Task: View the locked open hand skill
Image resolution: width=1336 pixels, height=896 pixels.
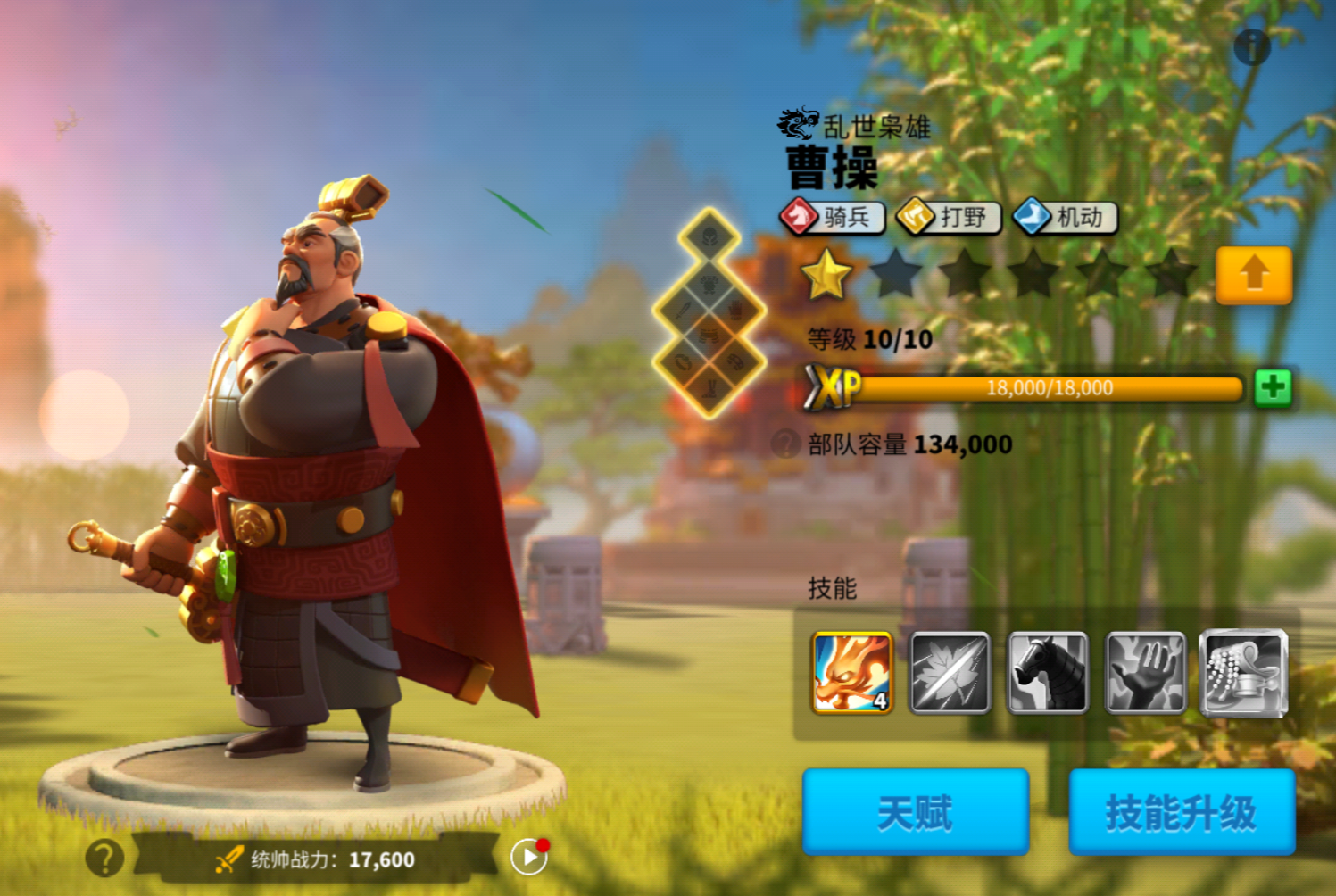Action: tap(1146, 673)
